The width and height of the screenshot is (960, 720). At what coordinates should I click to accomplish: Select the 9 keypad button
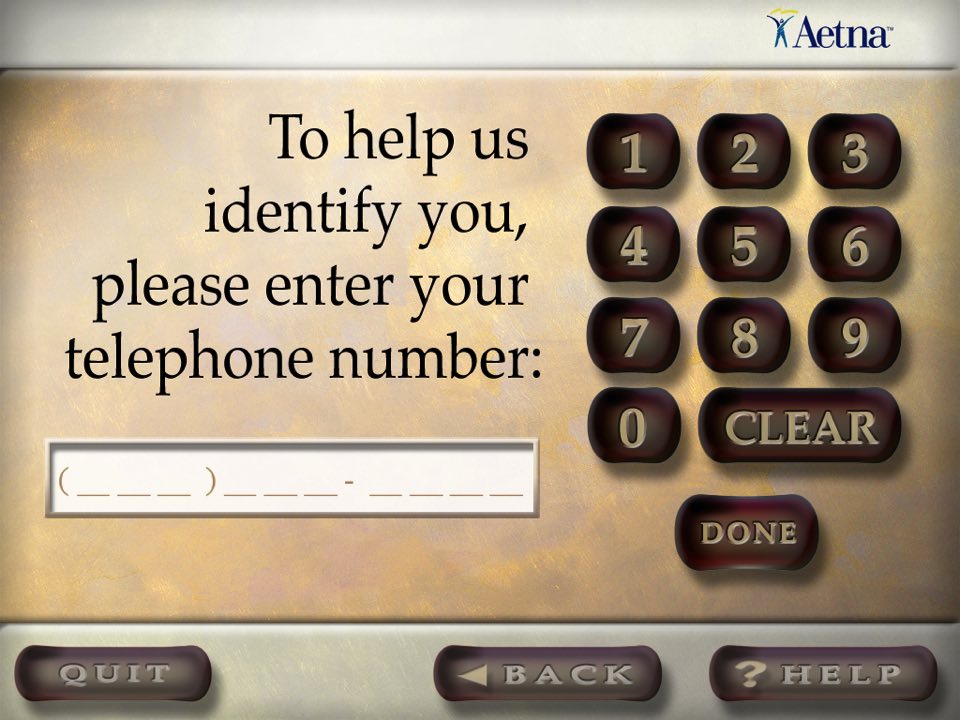[x=853, y=336]
